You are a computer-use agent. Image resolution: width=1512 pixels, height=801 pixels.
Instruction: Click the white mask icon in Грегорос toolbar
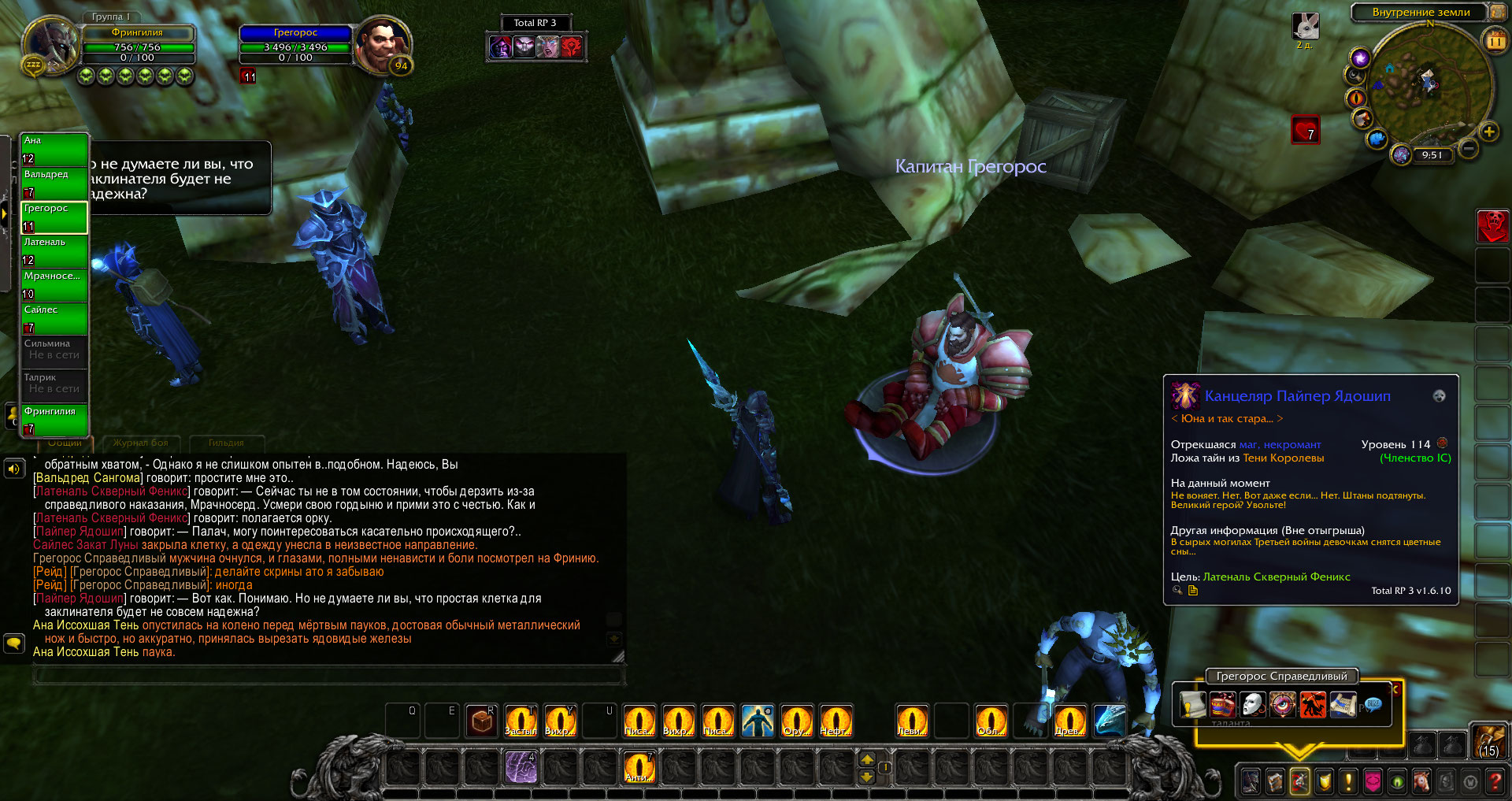(x=1252, y=704)
